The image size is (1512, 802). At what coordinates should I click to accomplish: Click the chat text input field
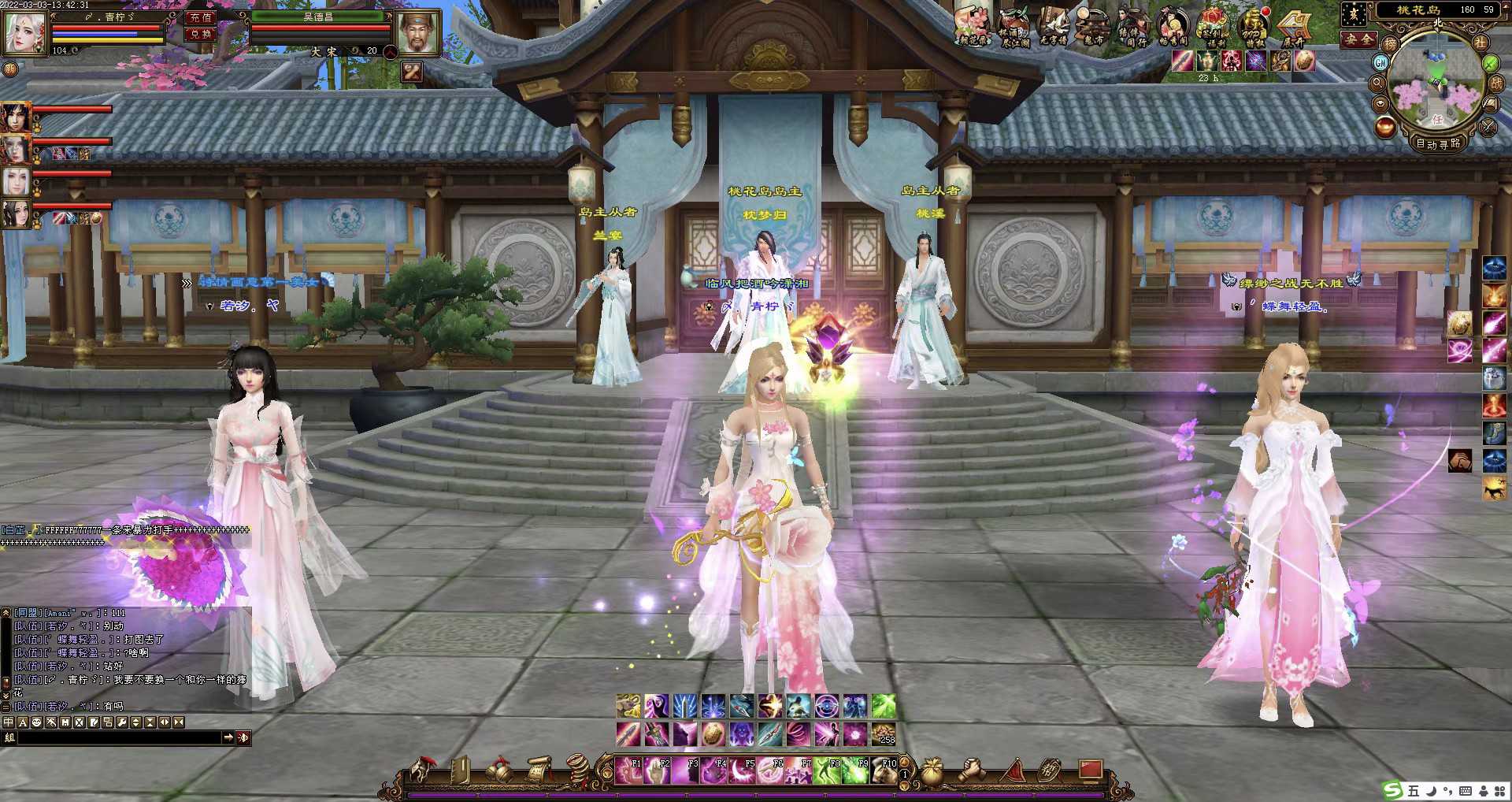[x=118, y=737]
